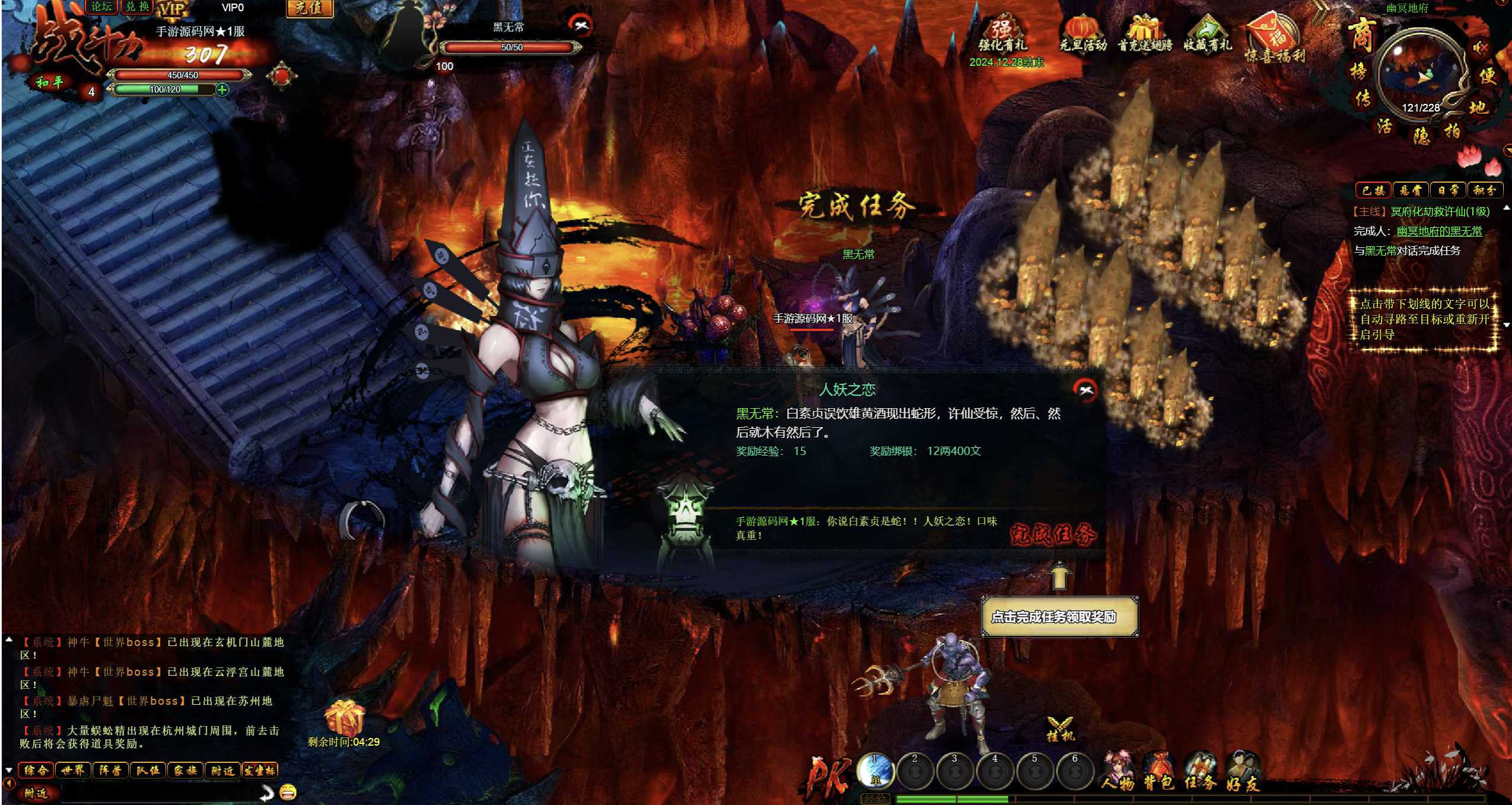Switch chat to the 队伍 team tab
This screenshot has height=805, width=1512.
148,771
